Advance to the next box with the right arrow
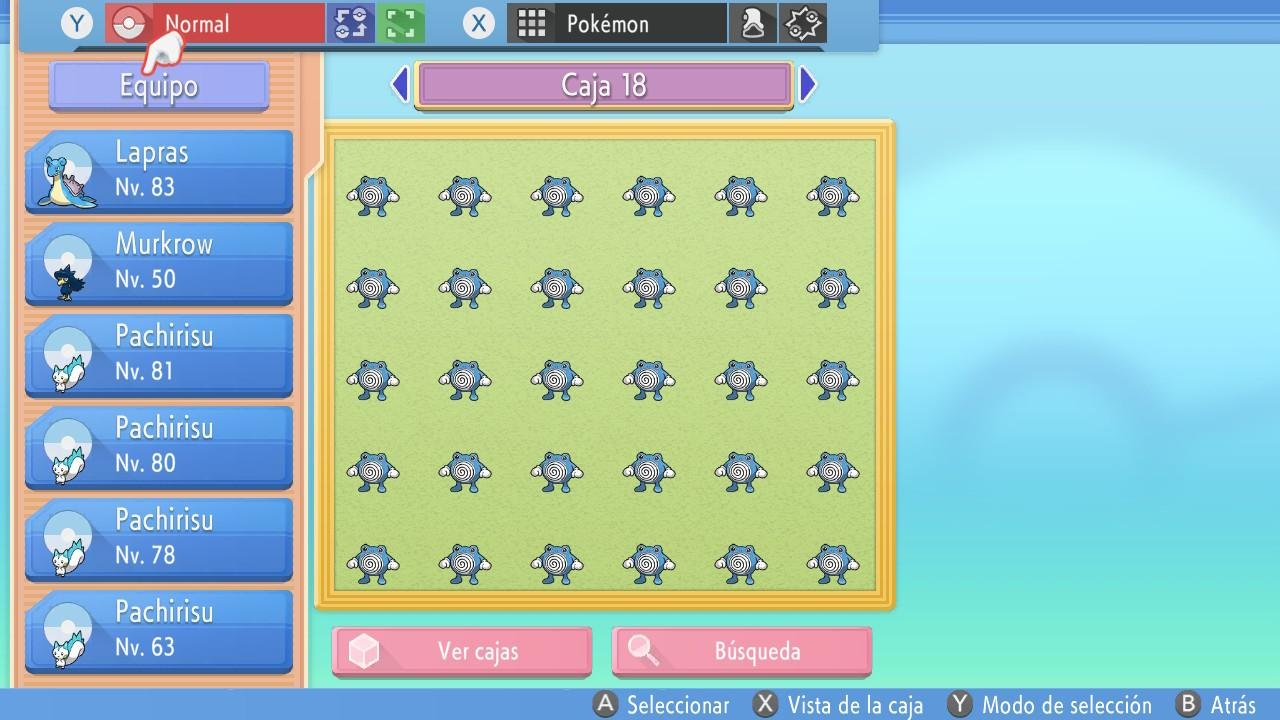 point(808,84)
